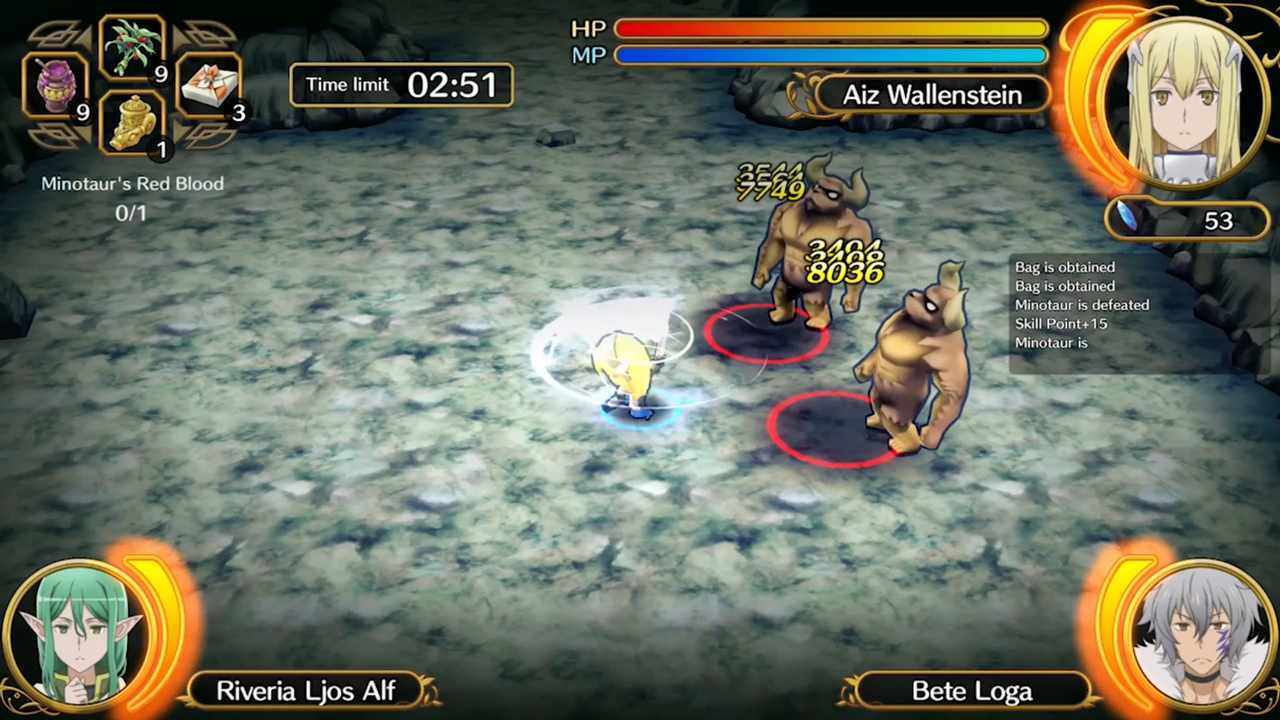Click the Aiz Wallenstein nameplate

coord(932,95)
